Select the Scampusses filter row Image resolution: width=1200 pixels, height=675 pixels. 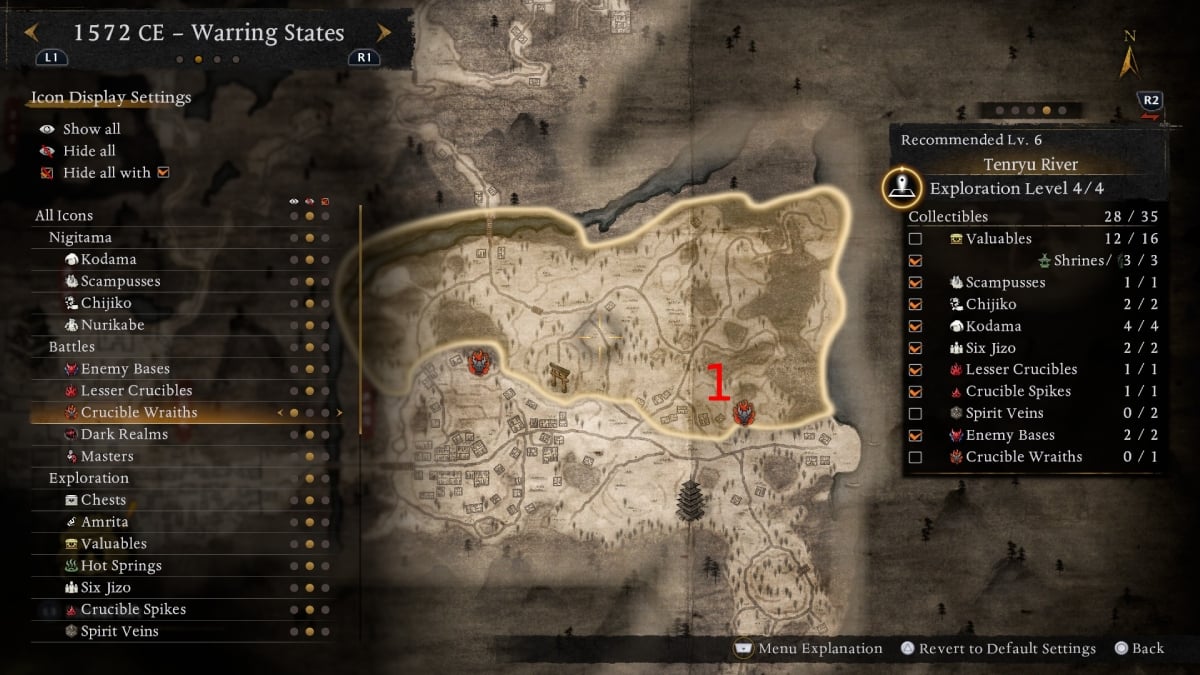[120, 282]
